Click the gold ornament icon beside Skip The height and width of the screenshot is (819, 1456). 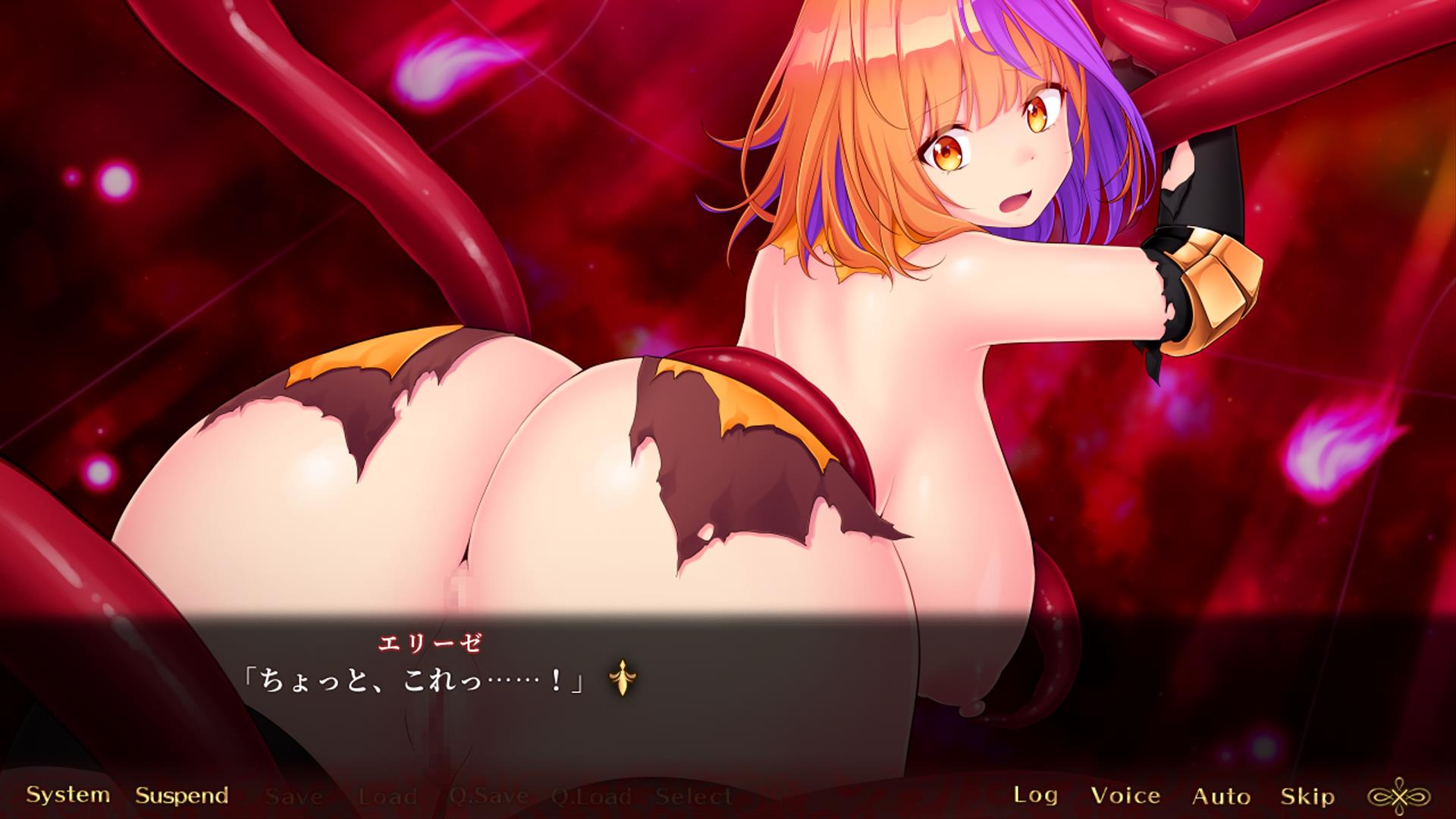click(x=1398, y=795)
